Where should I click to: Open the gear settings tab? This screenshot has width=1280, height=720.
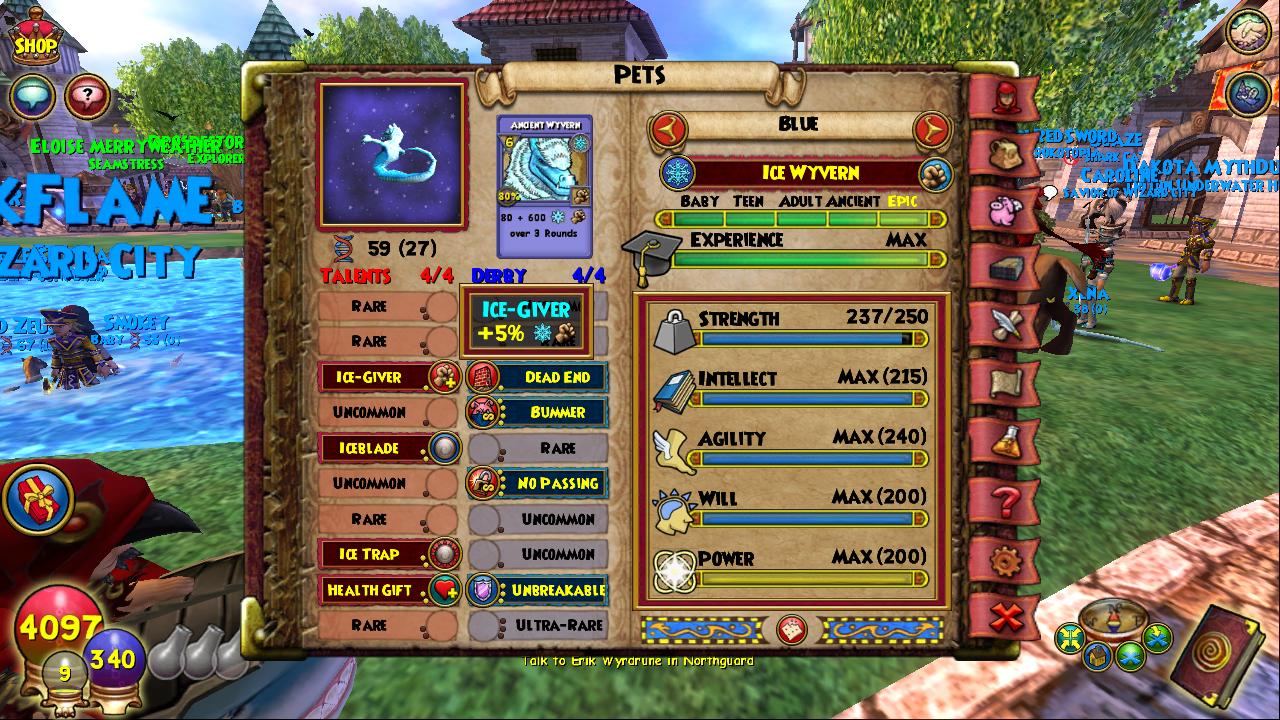[x=1004, y=560]
